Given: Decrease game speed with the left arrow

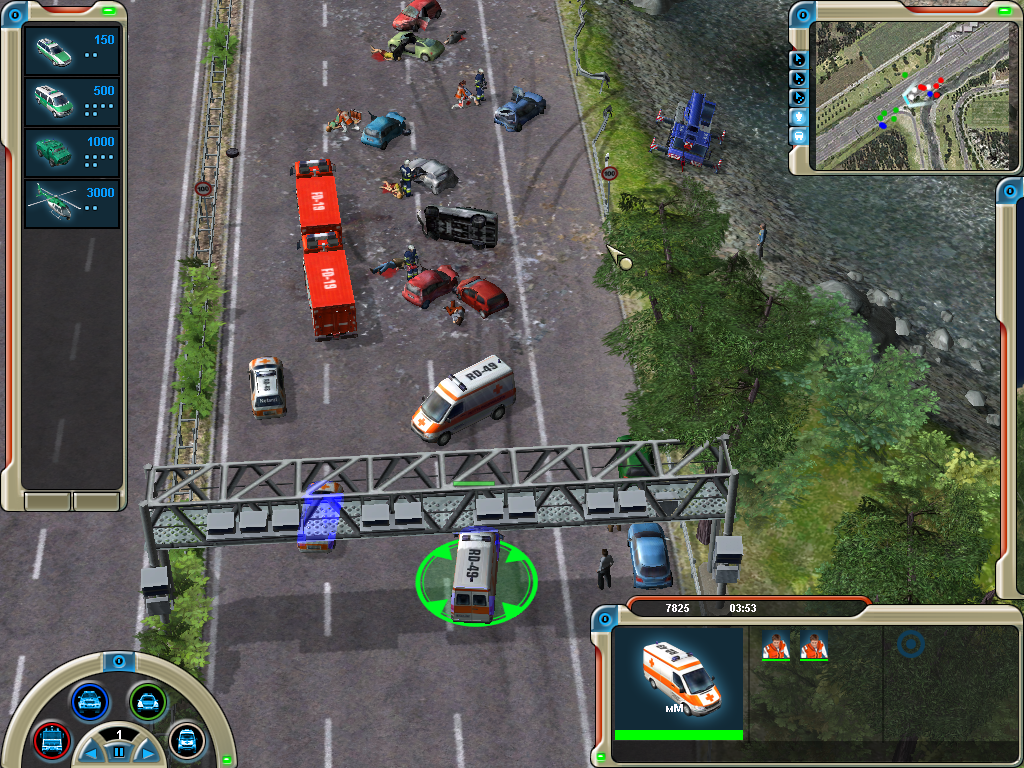Looking at the screenshot, I should point(91,751).
